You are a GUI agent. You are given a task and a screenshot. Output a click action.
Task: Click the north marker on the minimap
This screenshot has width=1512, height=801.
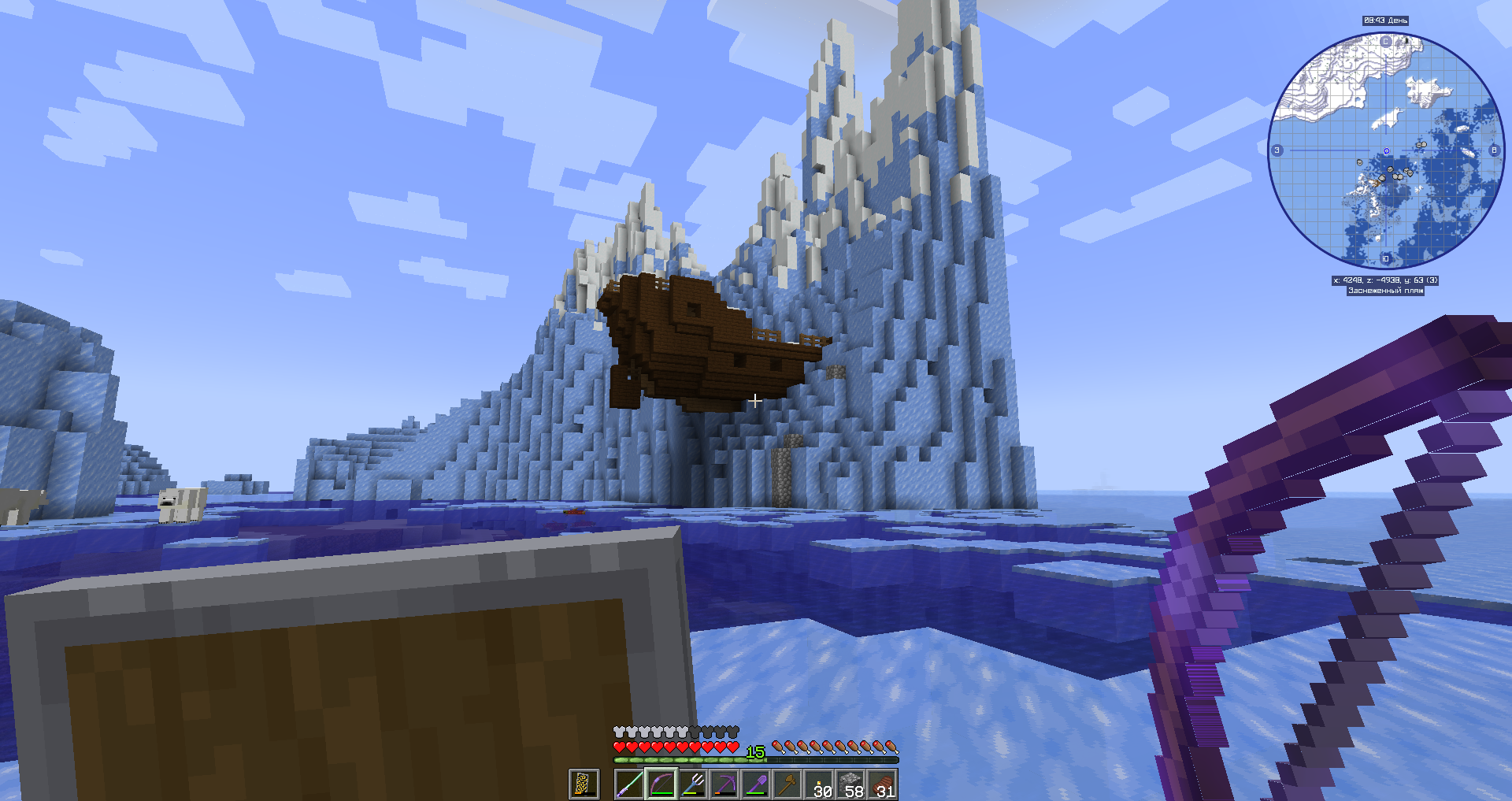tap(1386, 42)
